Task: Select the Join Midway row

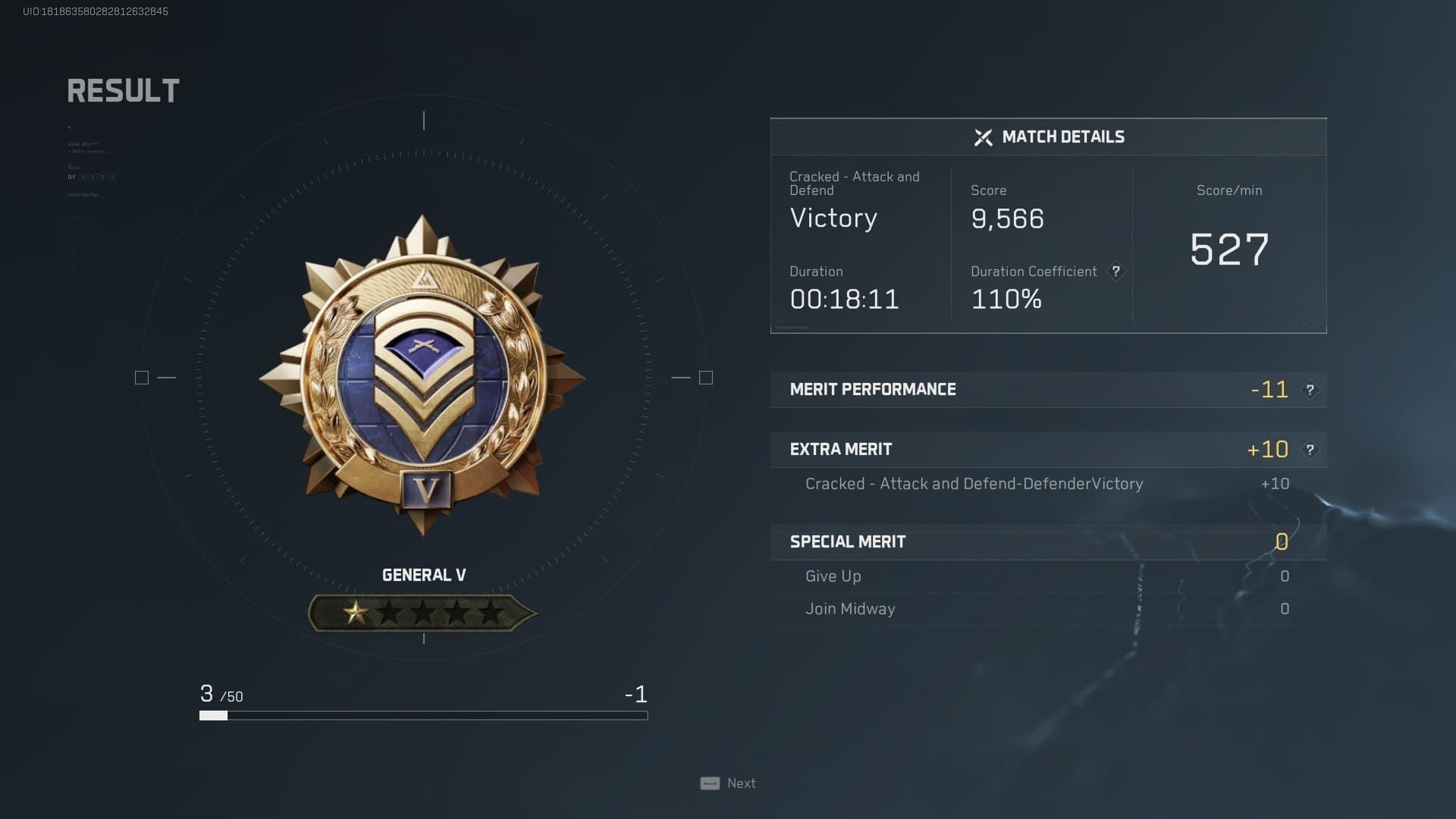Action: [x=850, y=608]
